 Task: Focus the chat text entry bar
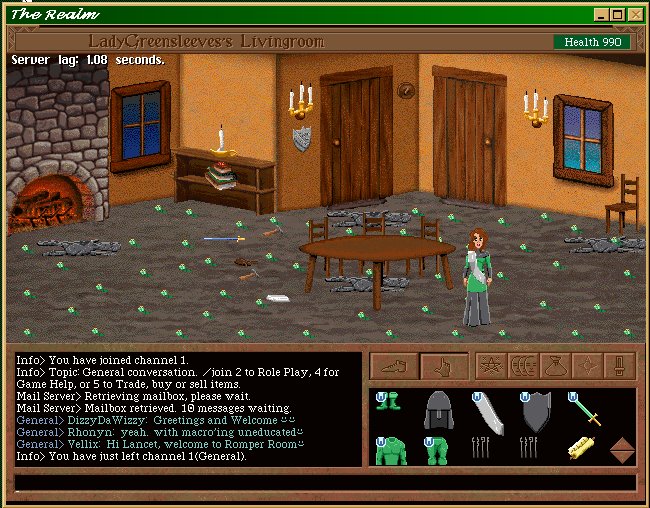click(325, 482)
